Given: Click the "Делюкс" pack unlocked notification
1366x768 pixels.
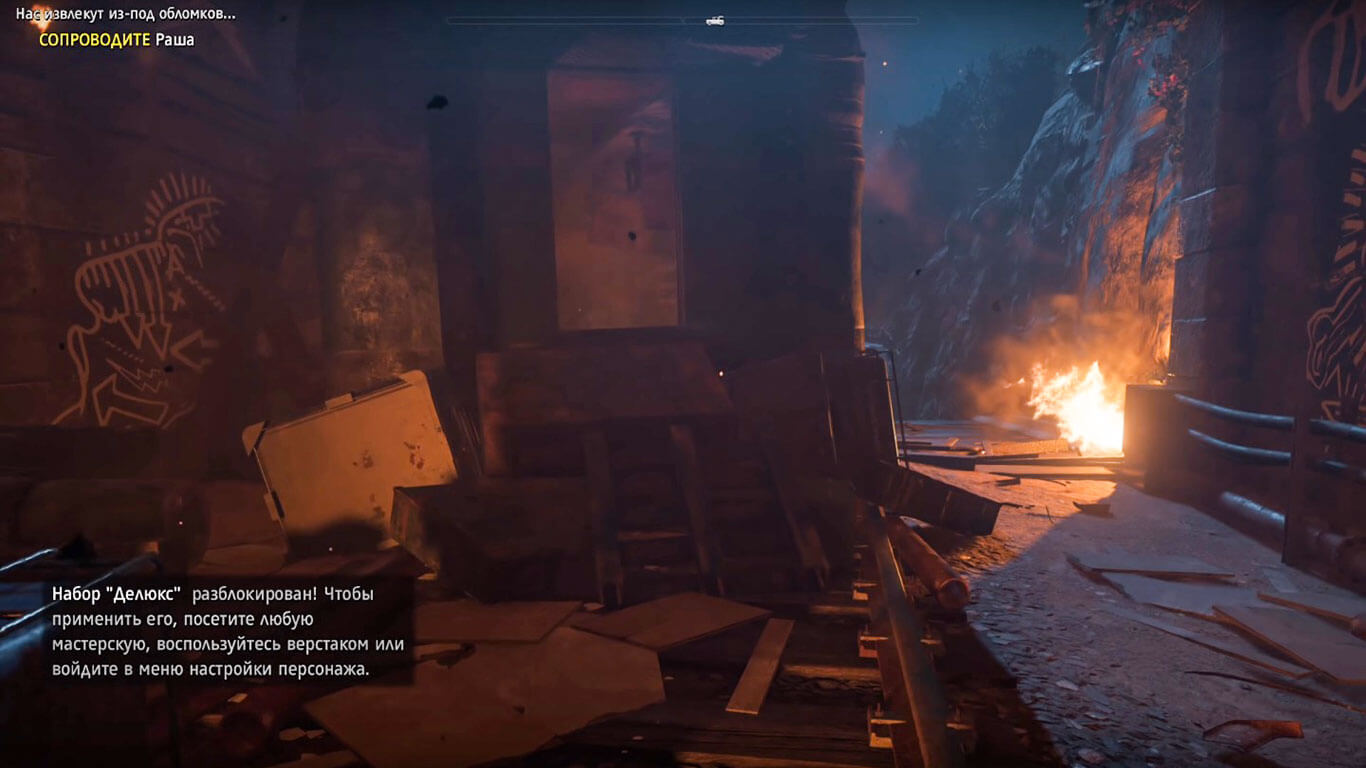Looking at the screenshot, I should 215,631.
